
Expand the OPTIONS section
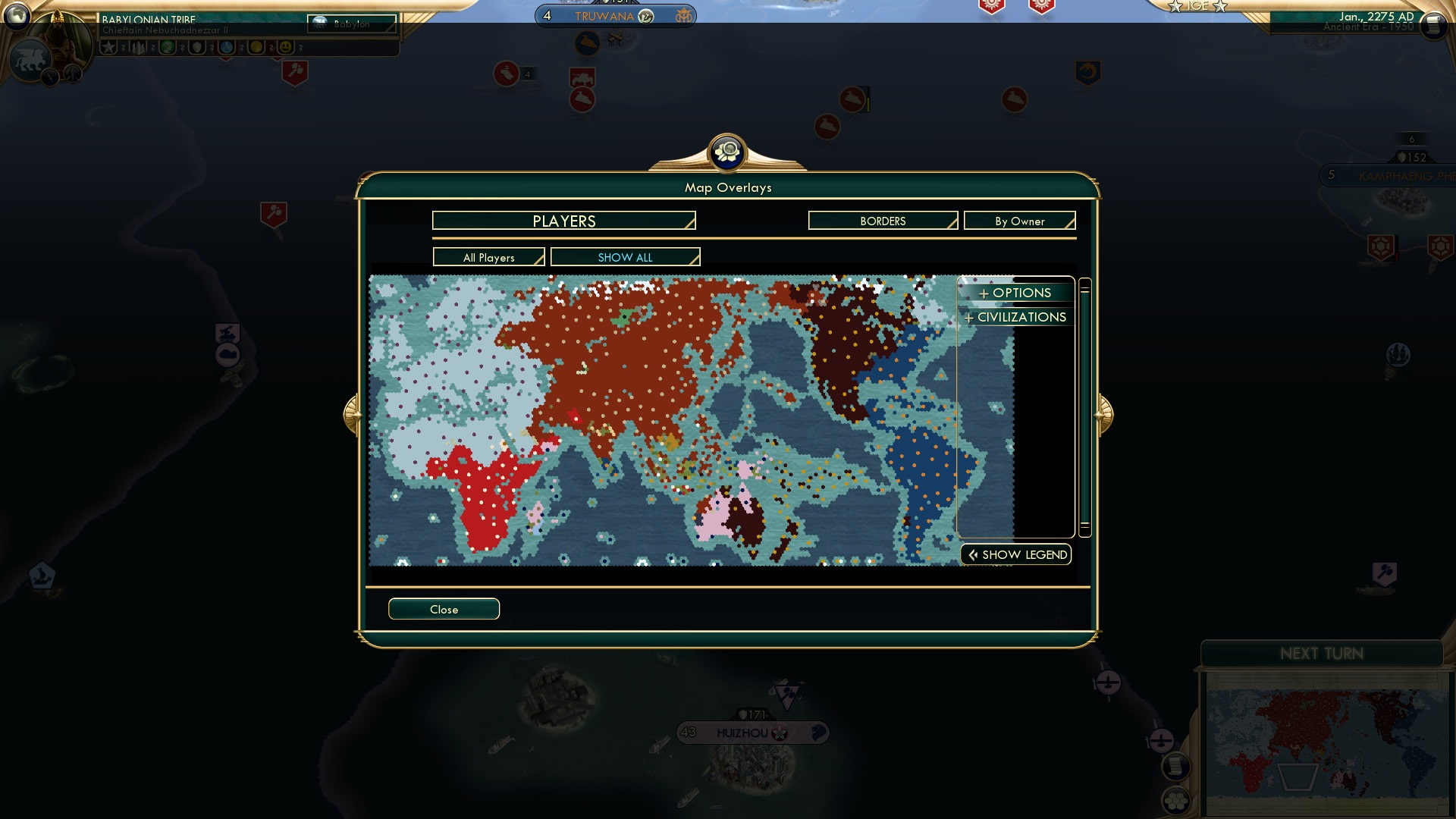tap(1015, 293)
